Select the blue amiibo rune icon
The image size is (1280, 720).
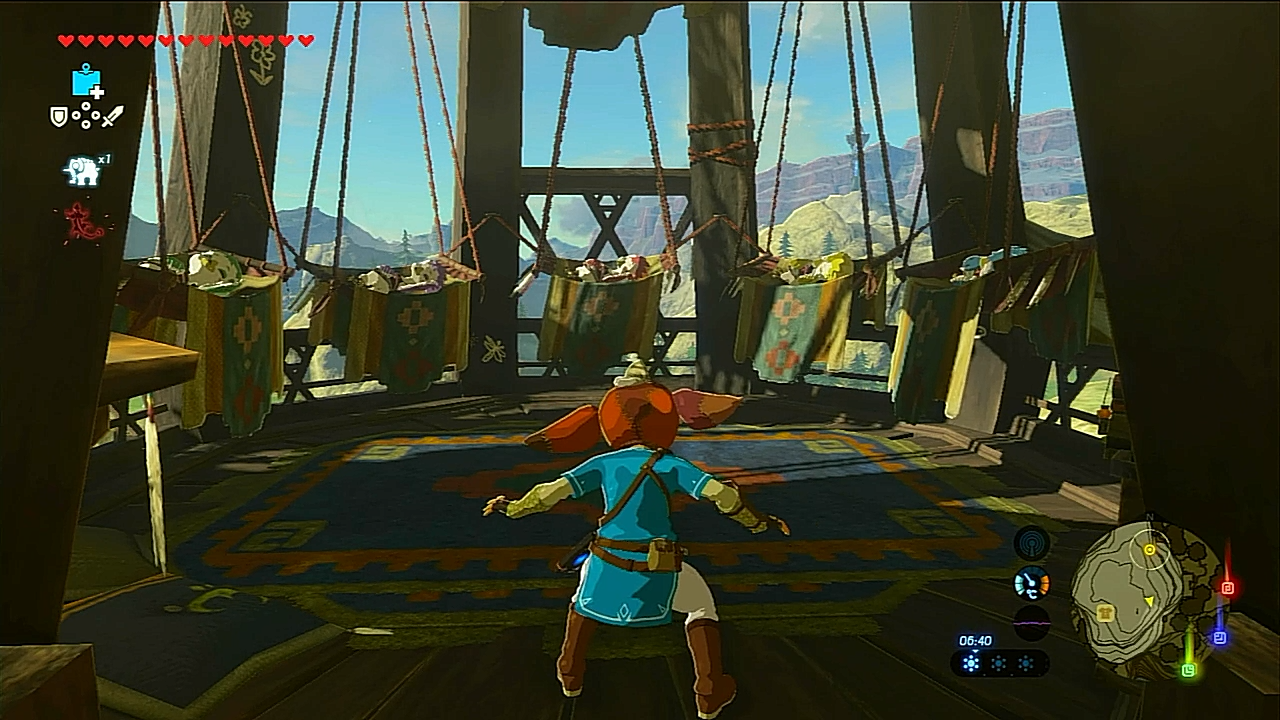point(87,81)
